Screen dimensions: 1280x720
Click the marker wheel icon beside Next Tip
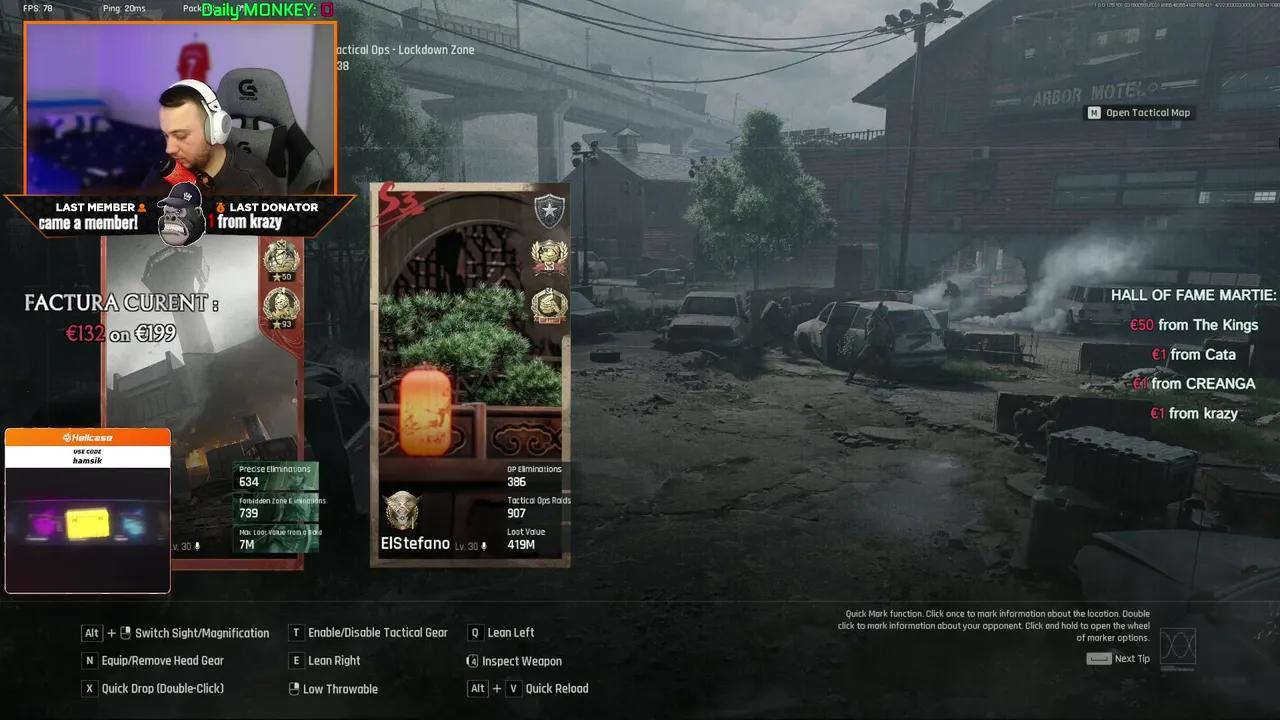(1180, 647)
